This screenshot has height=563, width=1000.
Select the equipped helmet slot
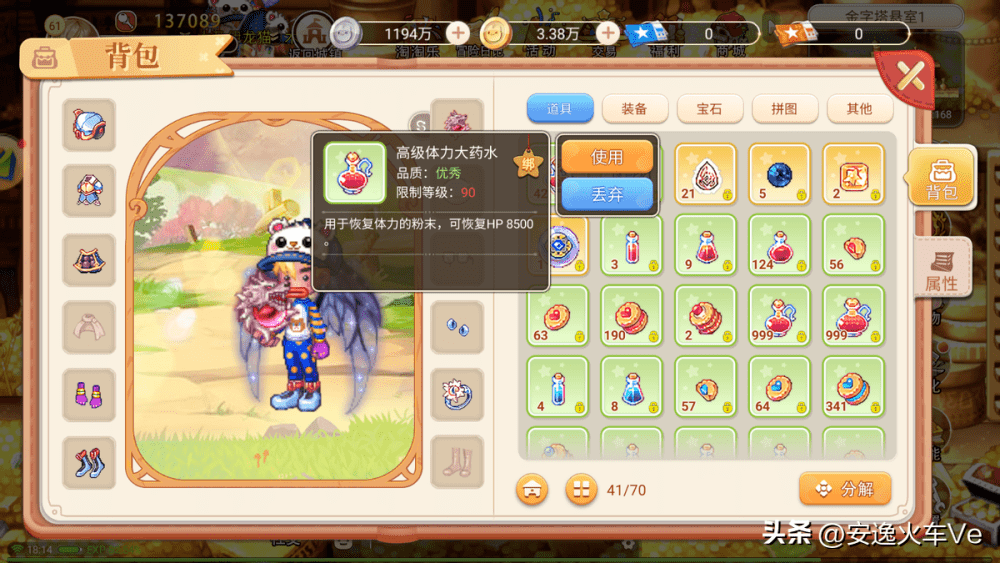pos(89,125)
